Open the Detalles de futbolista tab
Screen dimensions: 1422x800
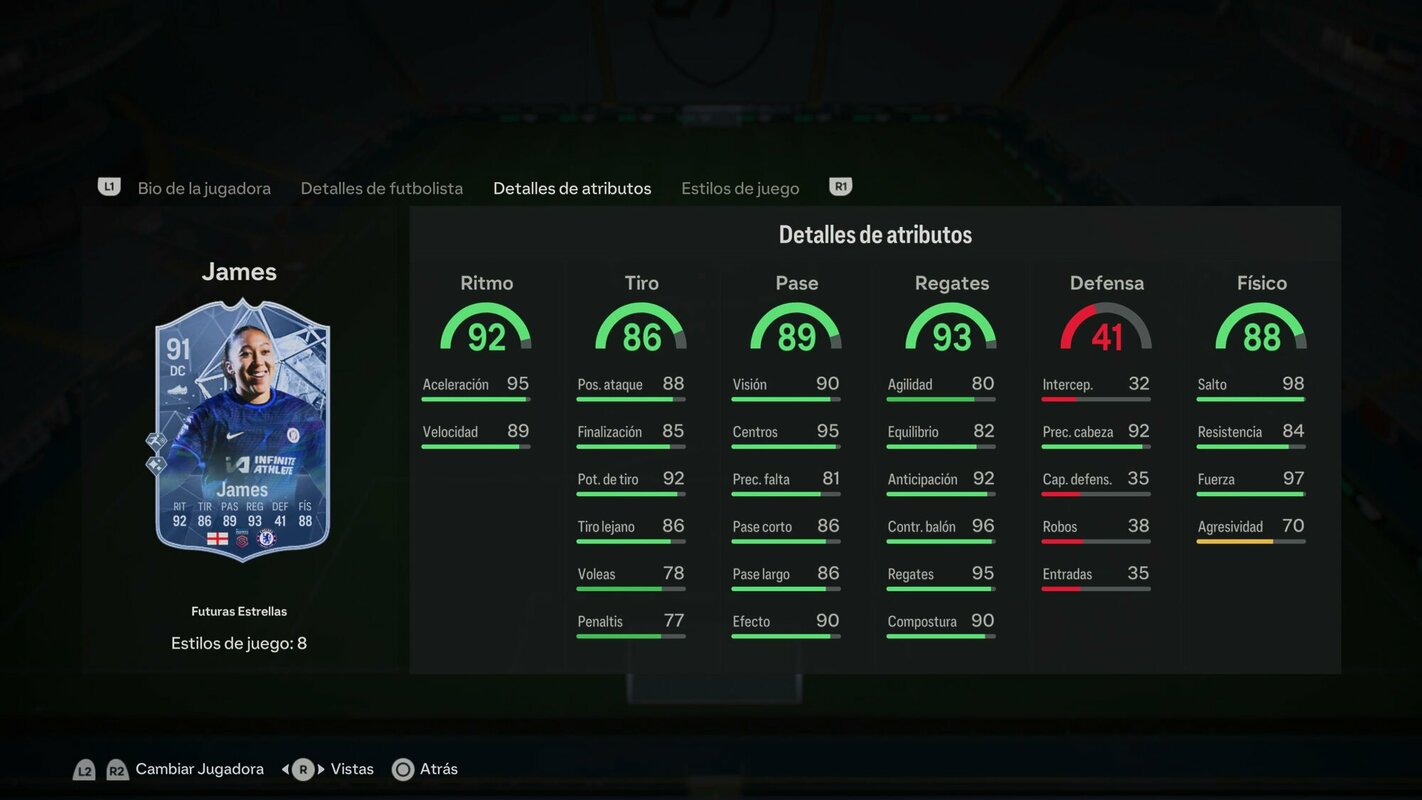(x=381, y=187)
